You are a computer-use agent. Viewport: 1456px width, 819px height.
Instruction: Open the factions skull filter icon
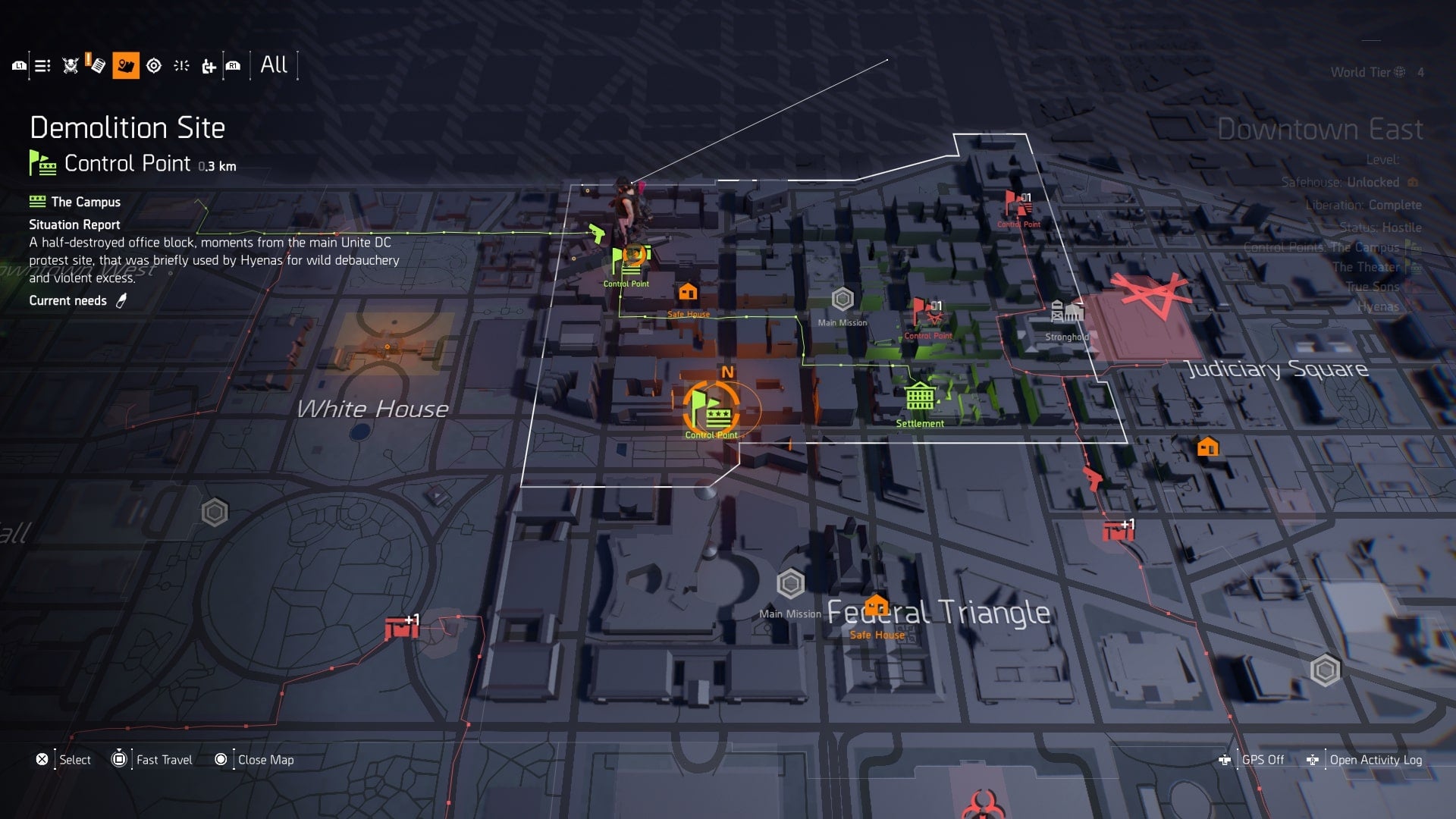point(68,66)
